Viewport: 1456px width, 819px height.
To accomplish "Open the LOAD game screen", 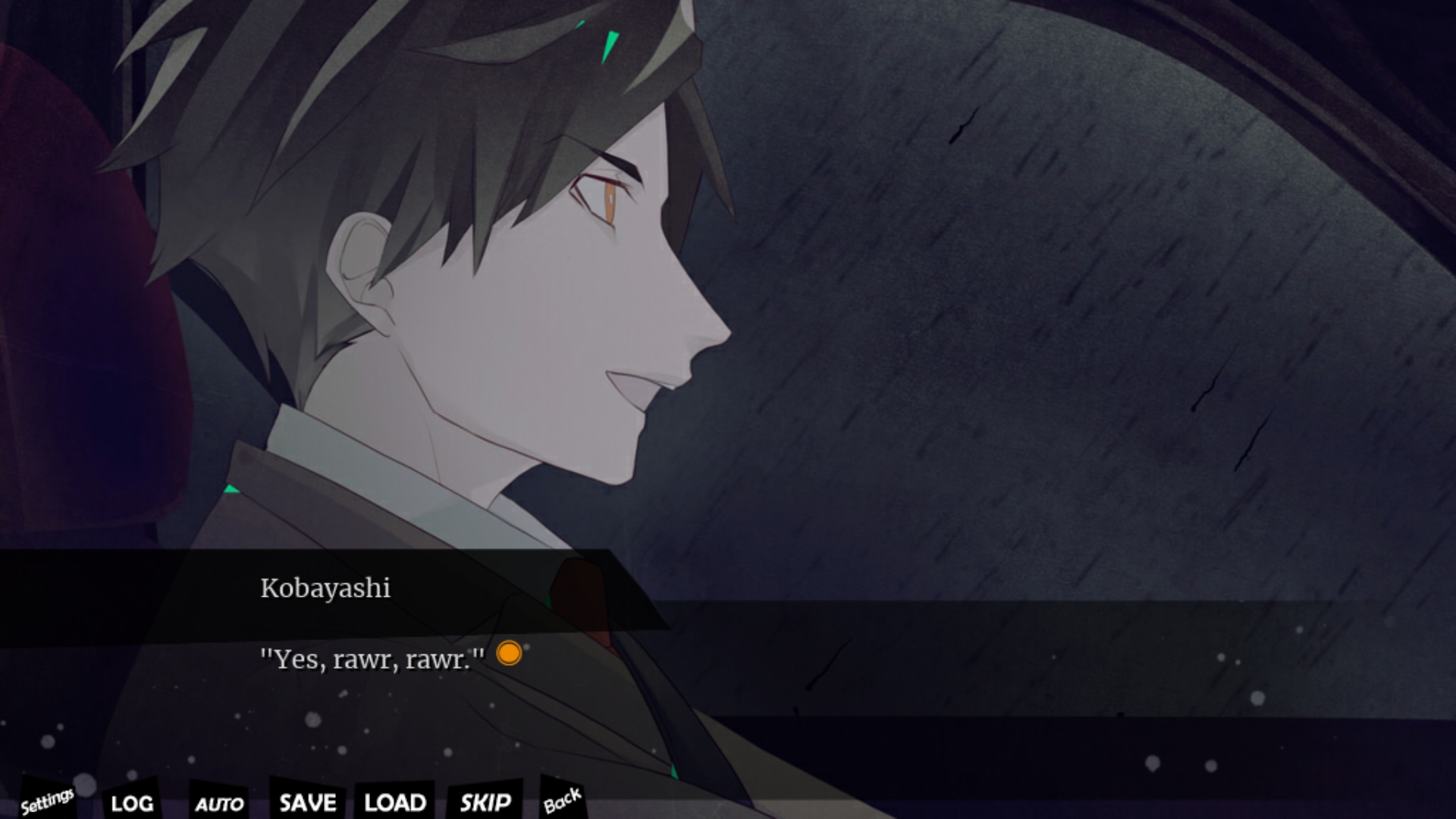I will click(395, 802).
